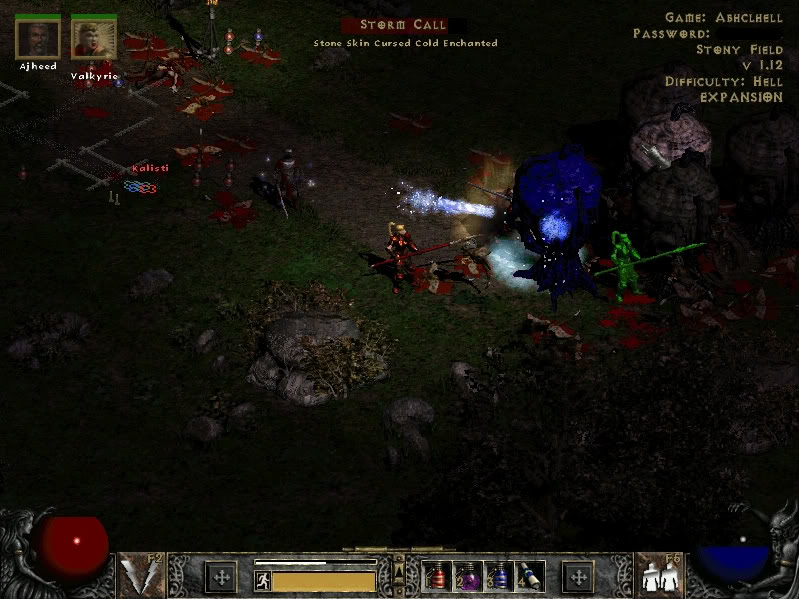
Task: Open the mini panel arrow button
Action: click(399, 568)
